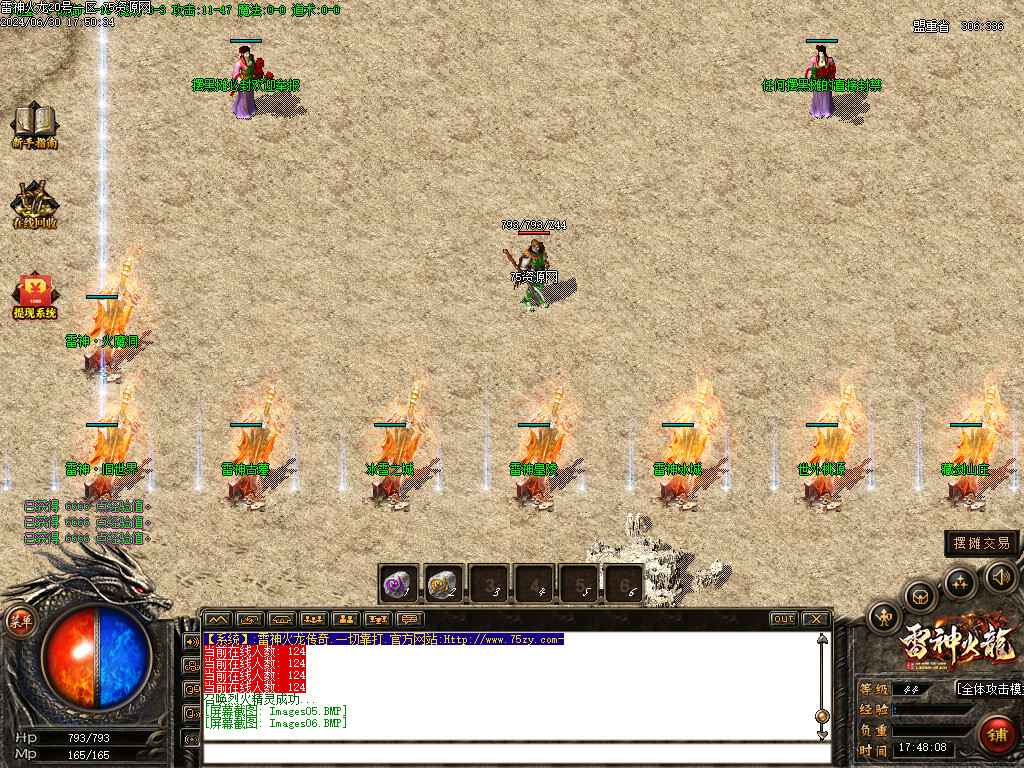Use the orange scroll in hotbar slot 2
This screenshot has height=768, width=1024.
(x=444, y=584)
